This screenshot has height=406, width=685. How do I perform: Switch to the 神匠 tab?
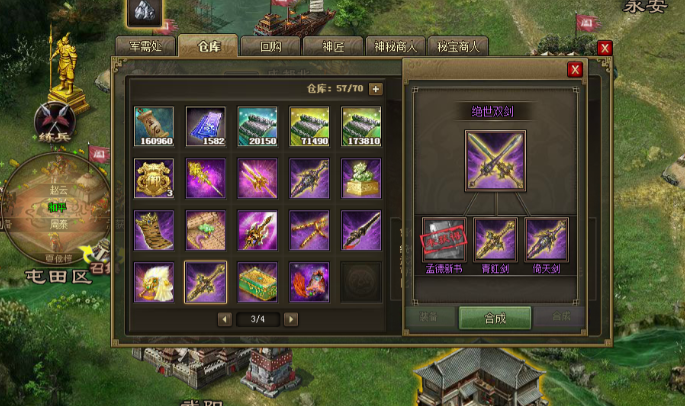(335, 46)
